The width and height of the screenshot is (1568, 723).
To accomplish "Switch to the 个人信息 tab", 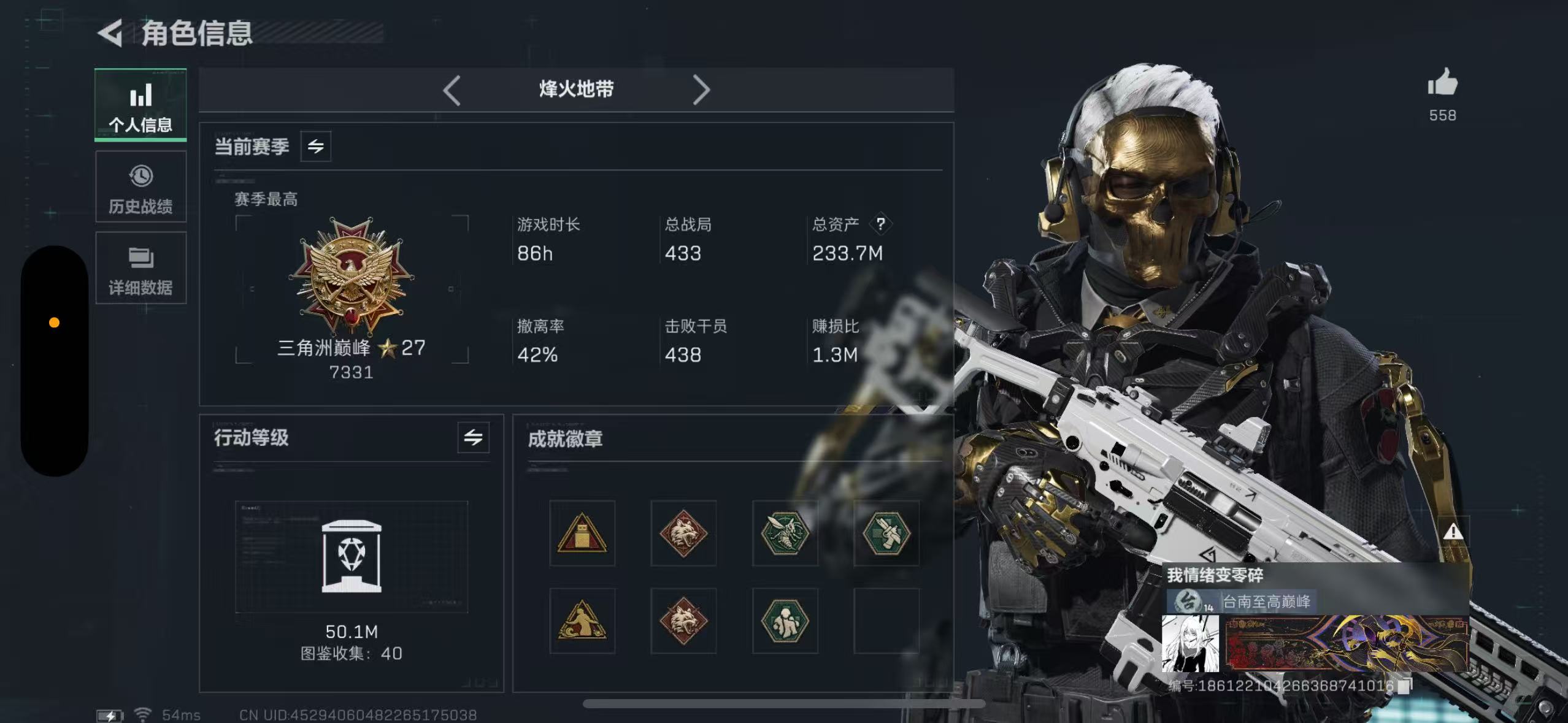I will 140,105.
